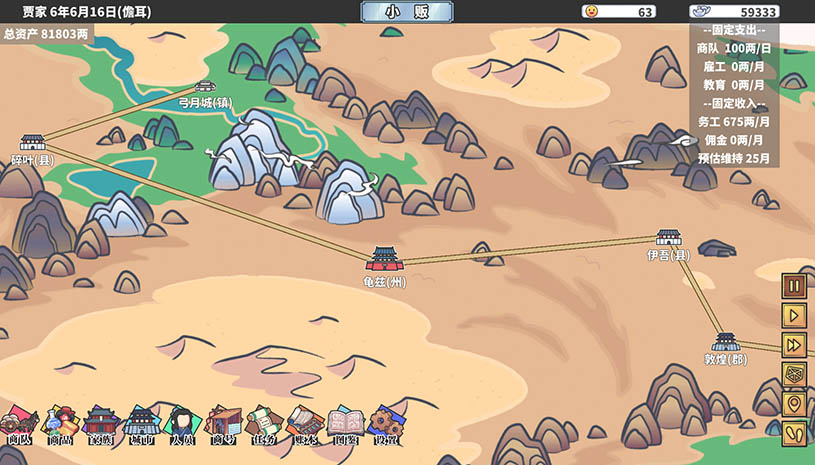The image size is (815, 465).
Task: Click the location pin button
Action: click(x=794, y=405)
